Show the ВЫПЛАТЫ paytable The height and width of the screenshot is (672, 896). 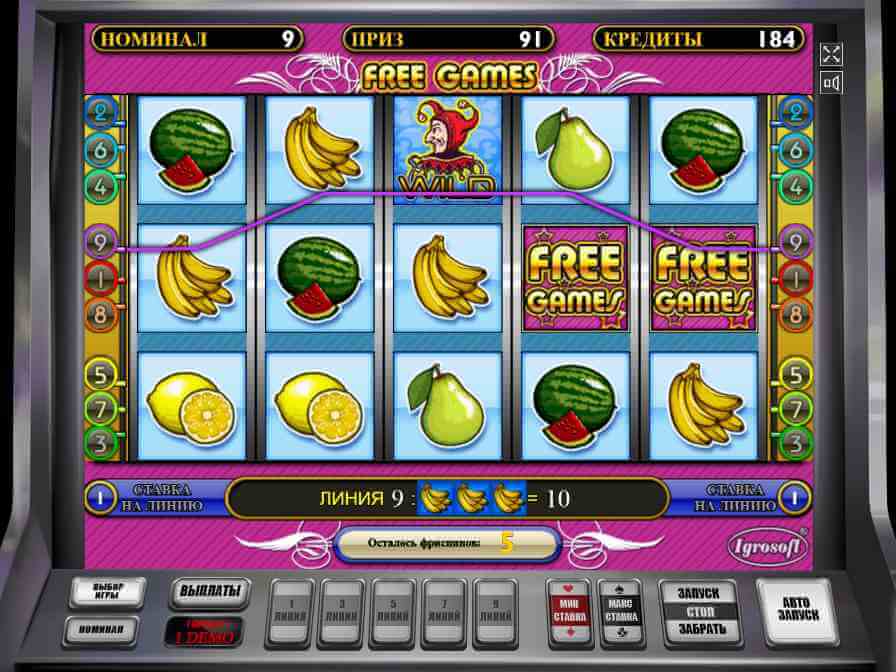(x=209, y=593)
